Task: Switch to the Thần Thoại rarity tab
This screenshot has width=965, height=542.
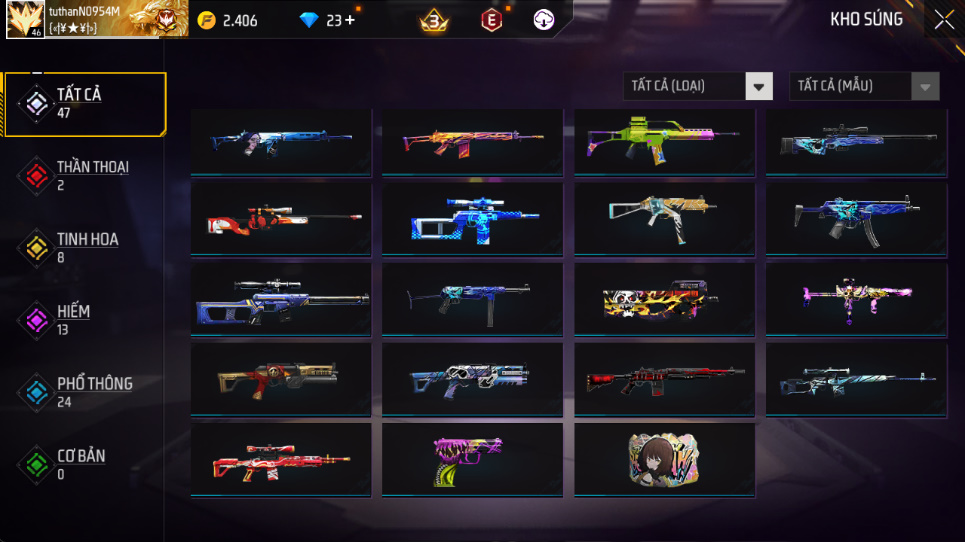Action: (85, 175)
